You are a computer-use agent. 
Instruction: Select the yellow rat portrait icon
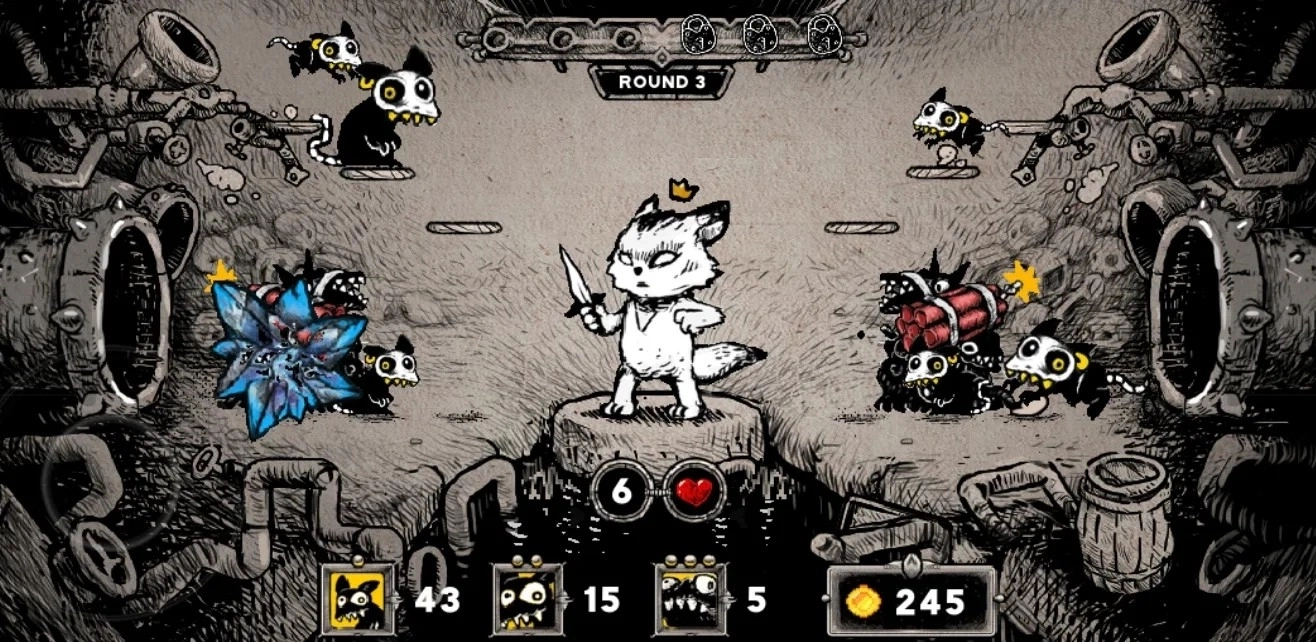tap(359, 600)
